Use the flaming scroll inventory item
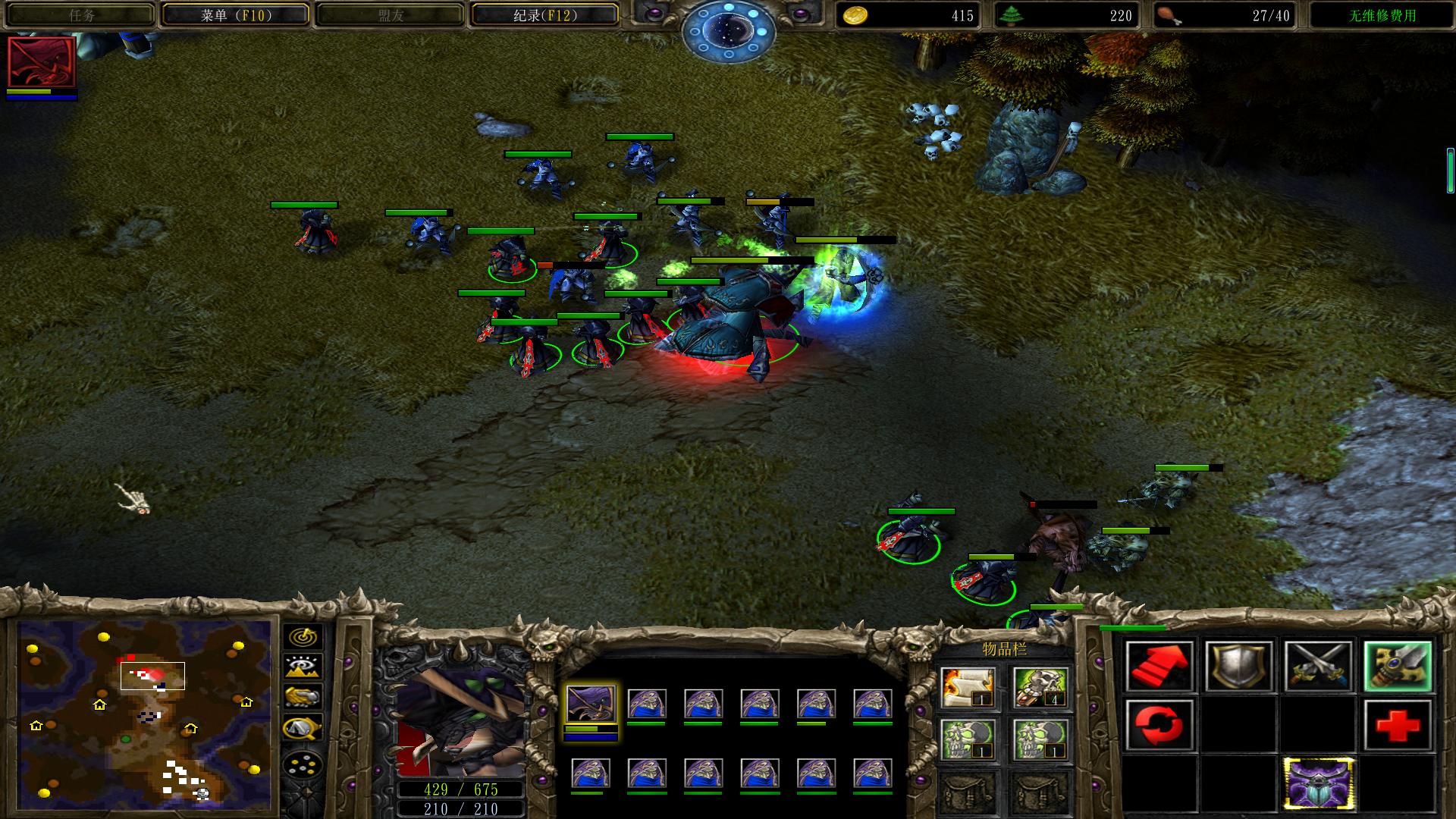The height and width of the screenshot is (819, 1456). tap(968, 688)
